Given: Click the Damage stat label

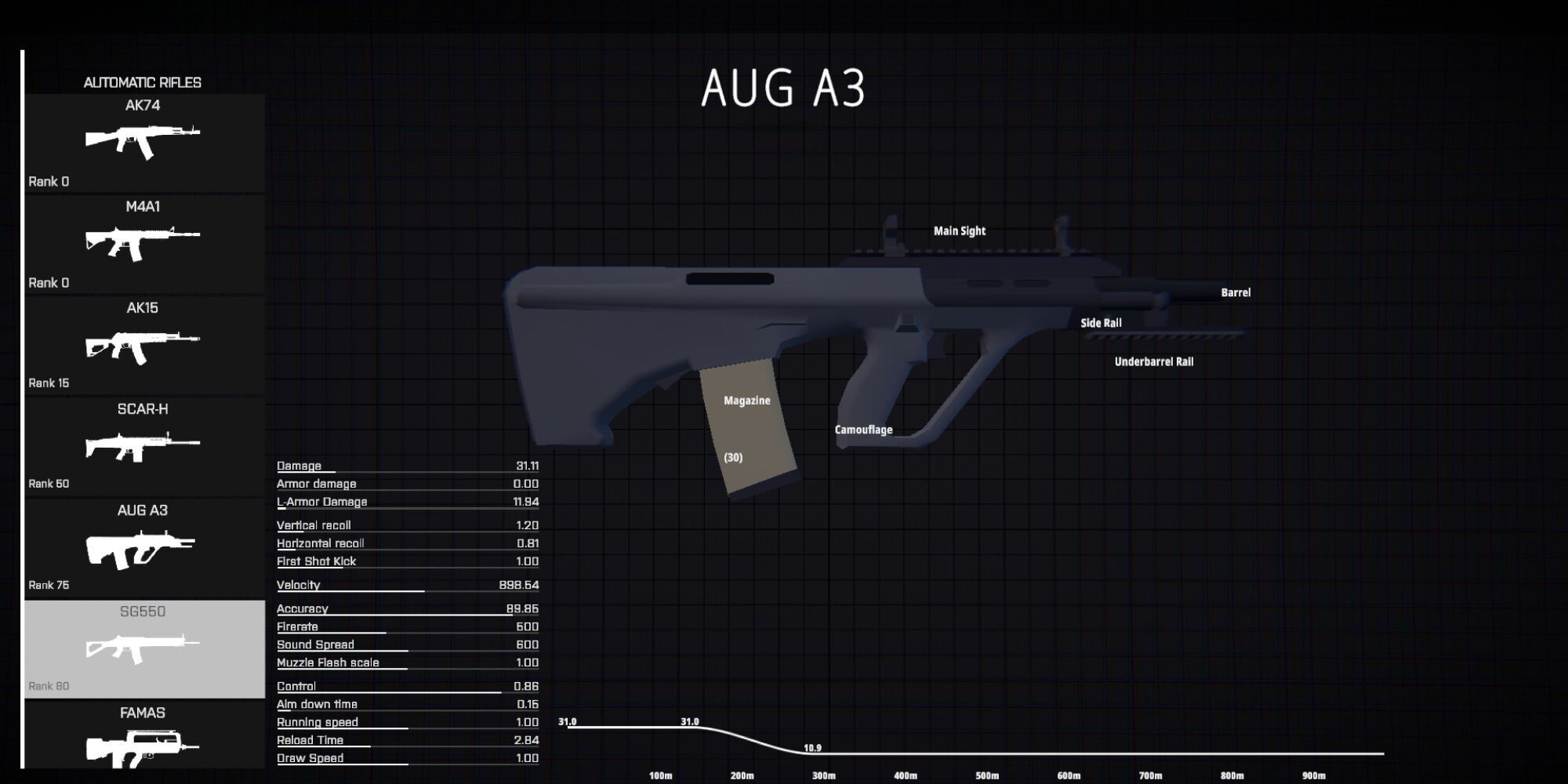Looking at the screenshot, I should click(298, 465).
